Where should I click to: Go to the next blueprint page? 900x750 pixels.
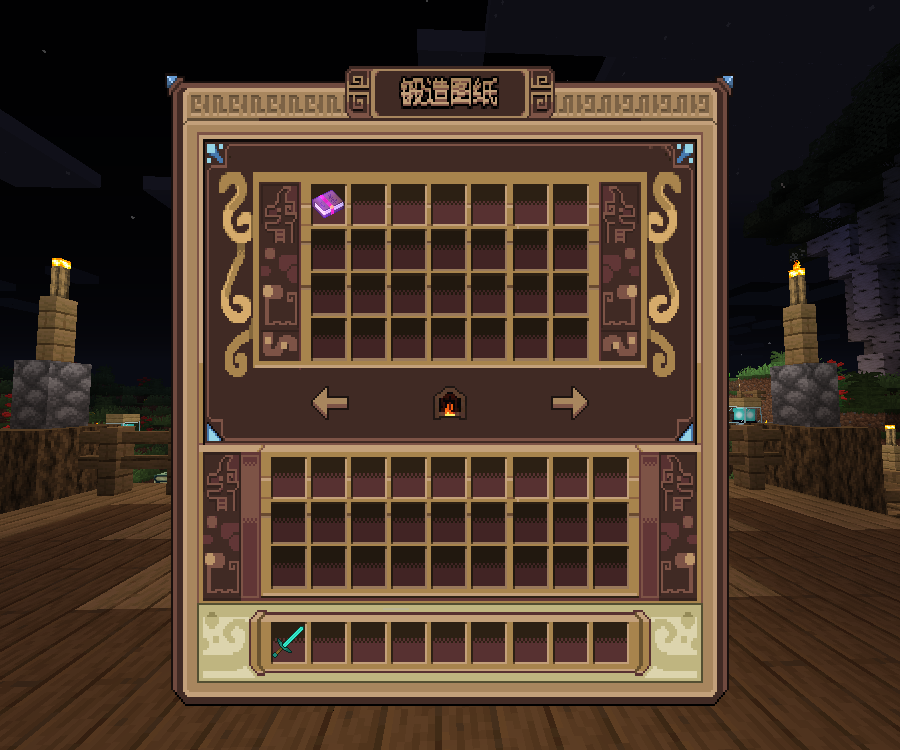pos(570,403)
